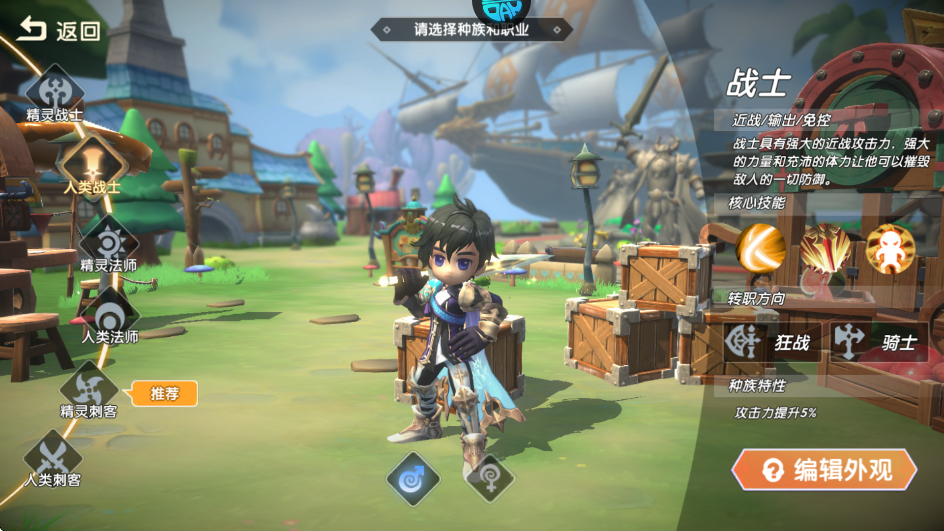The height and width of the screenshot is (531, 944).
Task: Switch to the female gender icon
Action: coord(490,478)
